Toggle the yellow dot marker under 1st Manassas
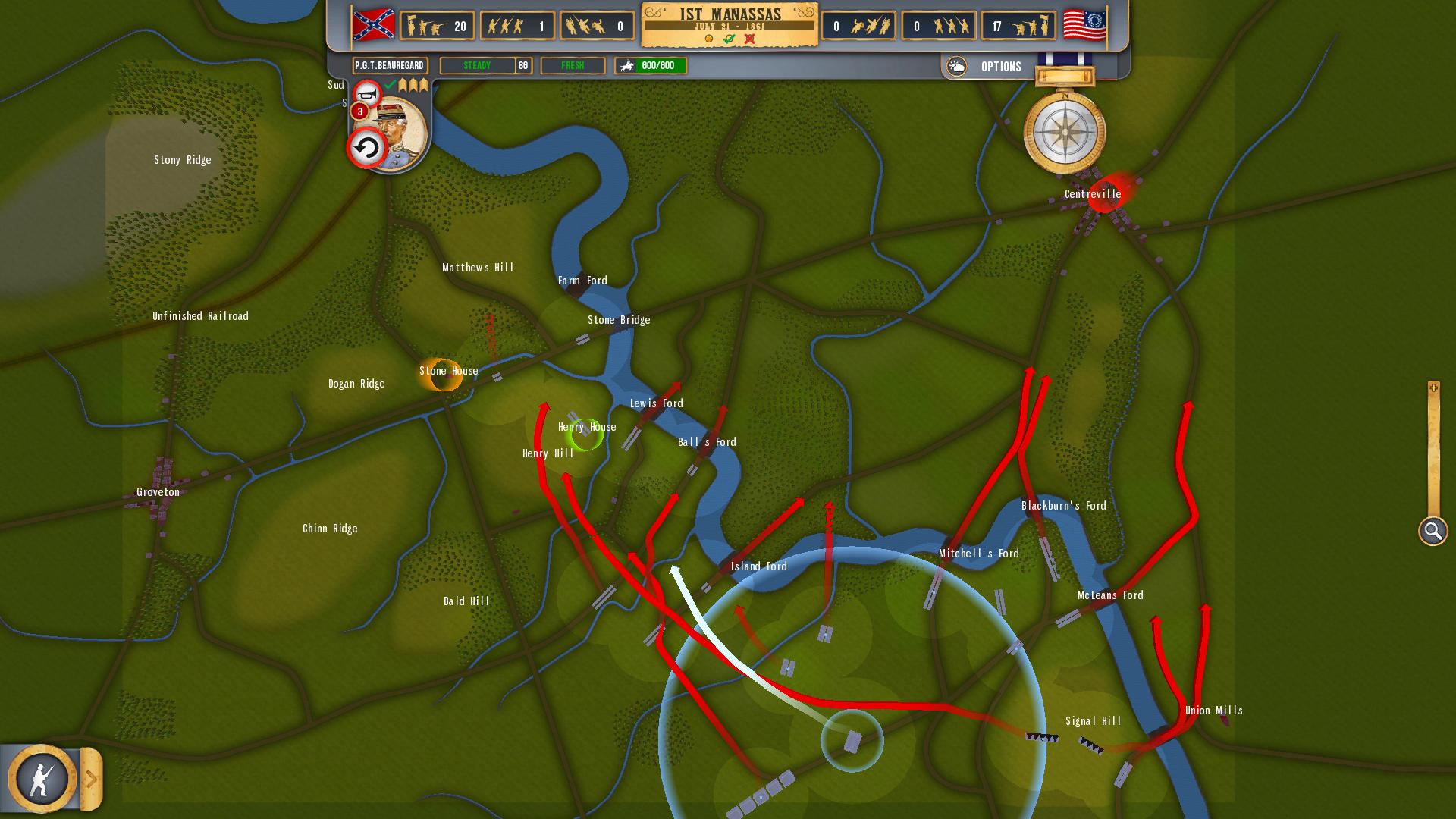The width and height of the screenshot is (1456, 819). click(x=709, y=38)
